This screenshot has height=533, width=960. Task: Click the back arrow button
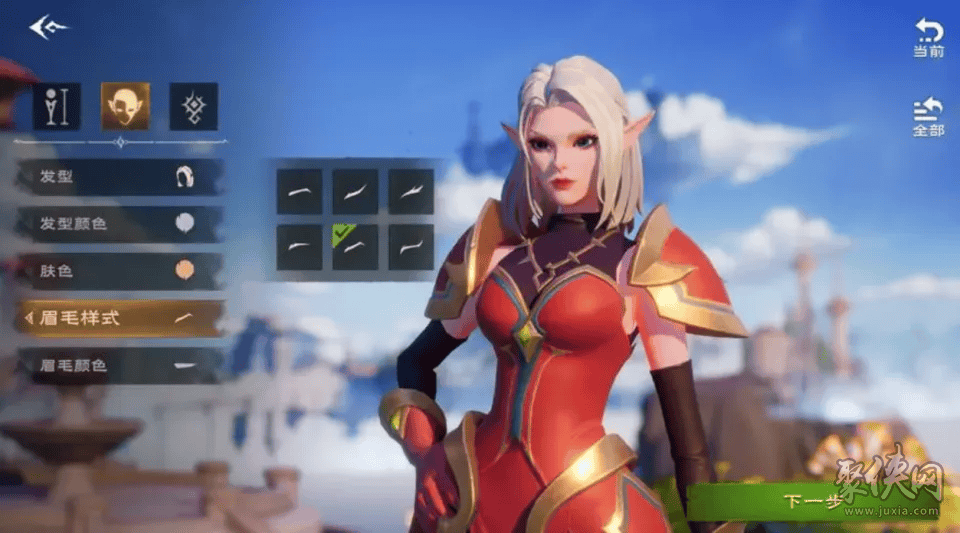[x=47, y=27]
